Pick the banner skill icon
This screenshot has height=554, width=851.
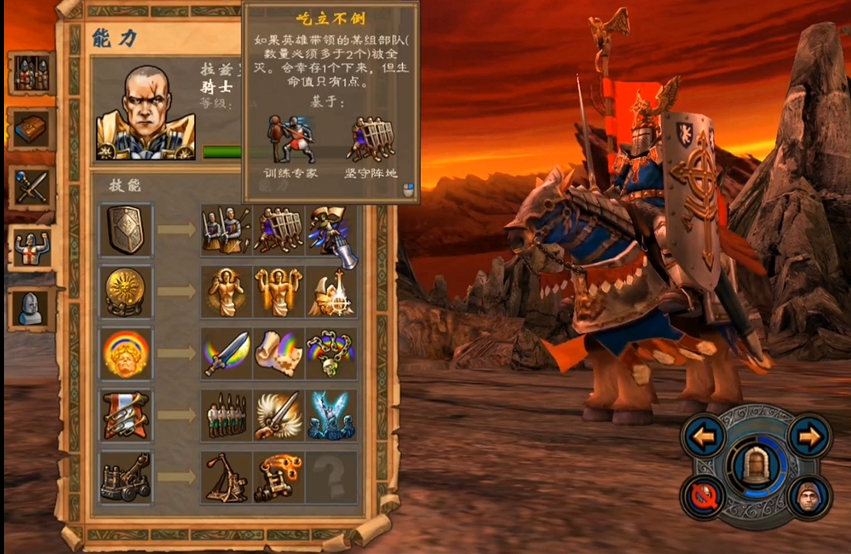click(x=126, y=415)
